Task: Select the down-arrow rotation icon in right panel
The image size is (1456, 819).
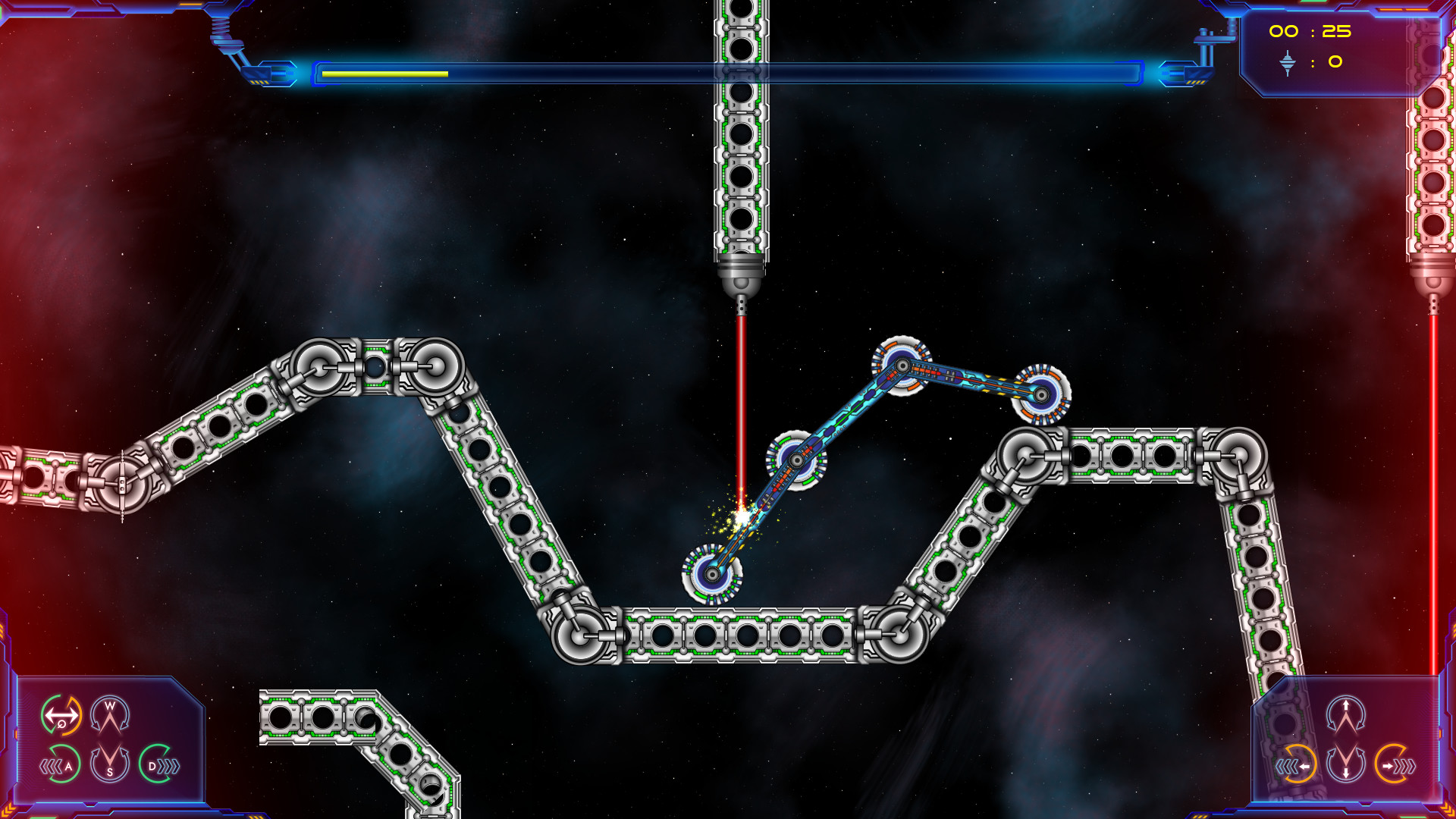Action: point(1345,766)
